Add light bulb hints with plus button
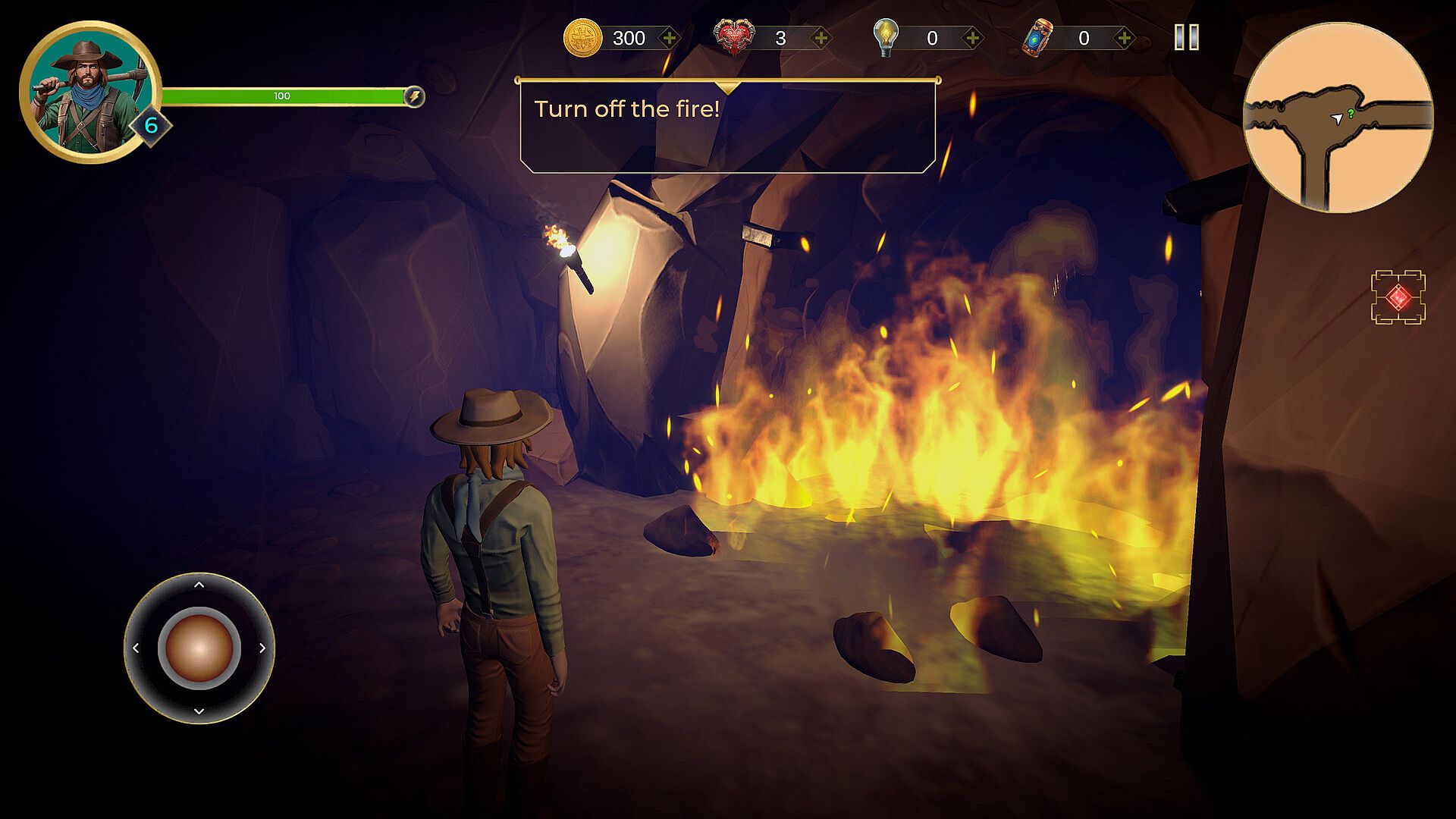This screenshot has width=1456, height=819. (972, 38)
